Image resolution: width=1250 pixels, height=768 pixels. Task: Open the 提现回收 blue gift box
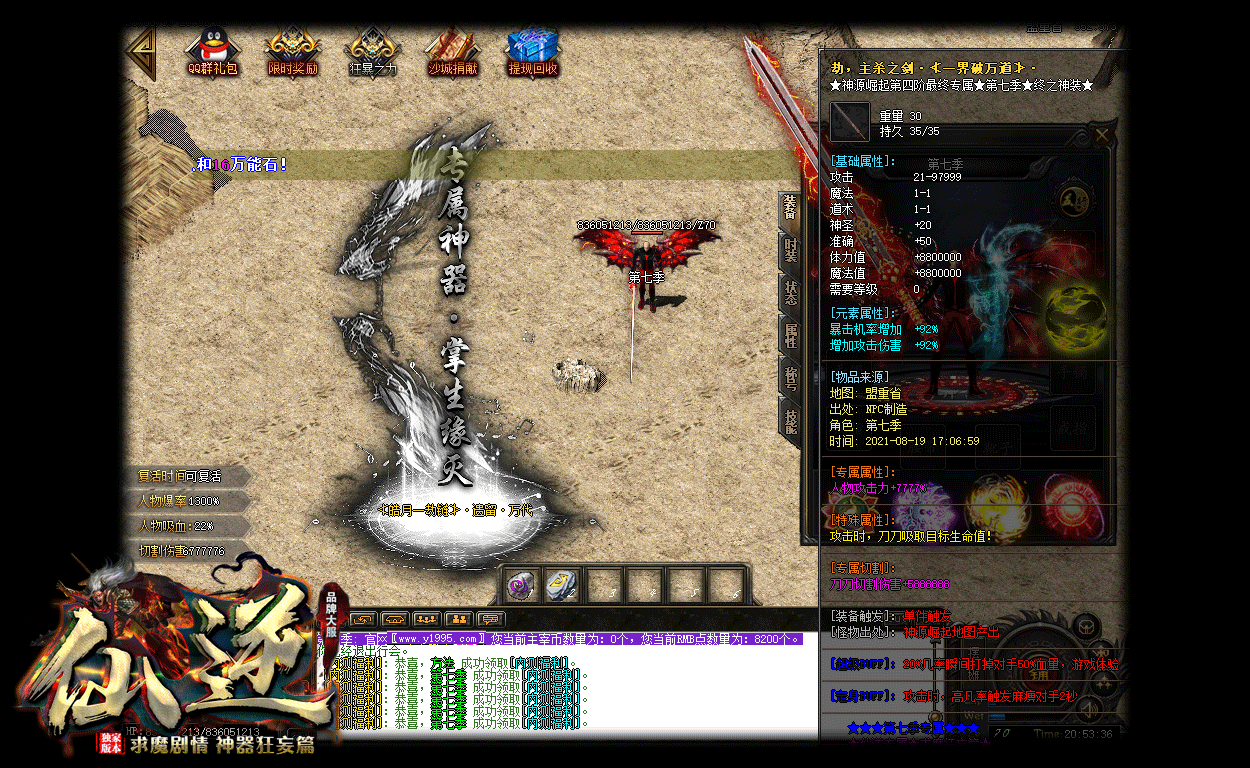533,50
